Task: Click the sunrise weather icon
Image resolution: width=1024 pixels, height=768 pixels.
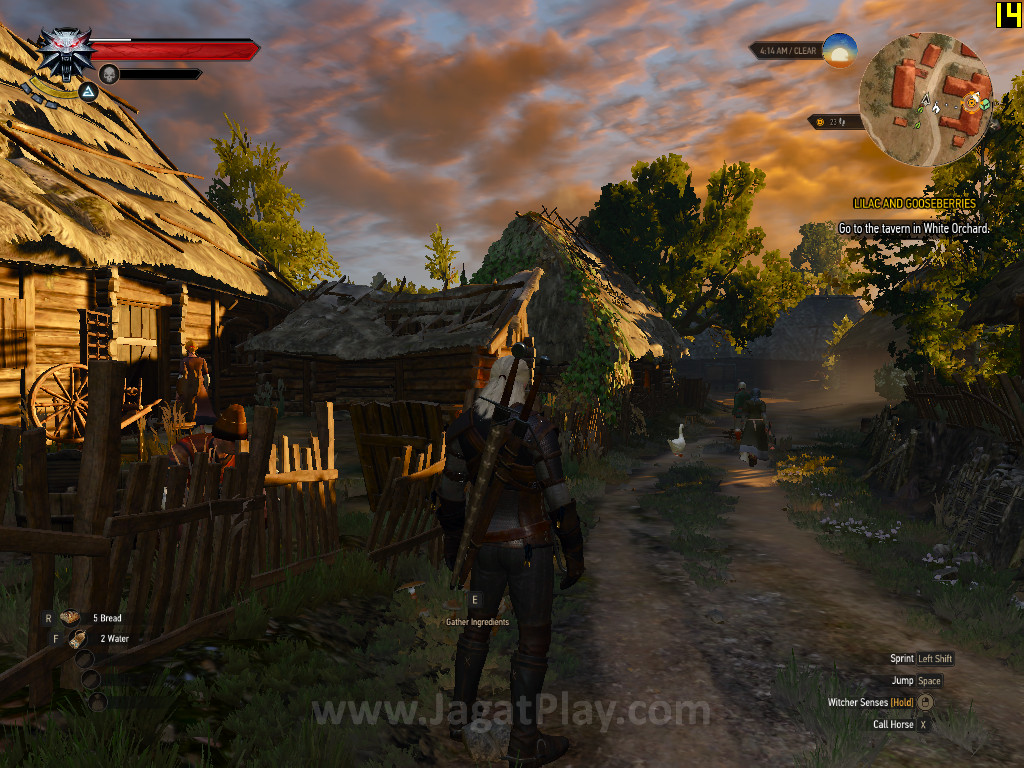Action: coord(840,50)
